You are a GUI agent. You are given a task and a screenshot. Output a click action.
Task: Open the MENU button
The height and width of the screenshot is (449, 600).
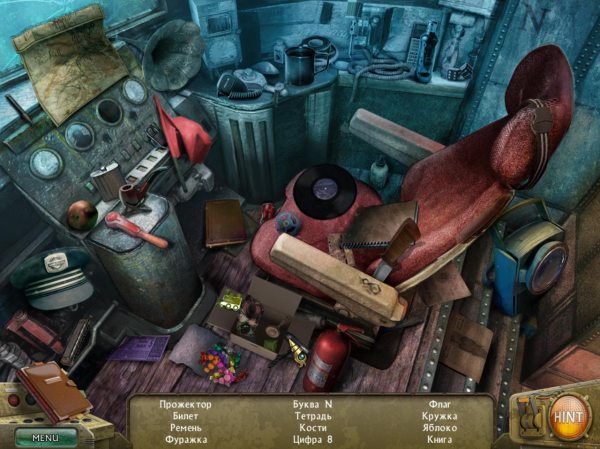coord(45,436)
